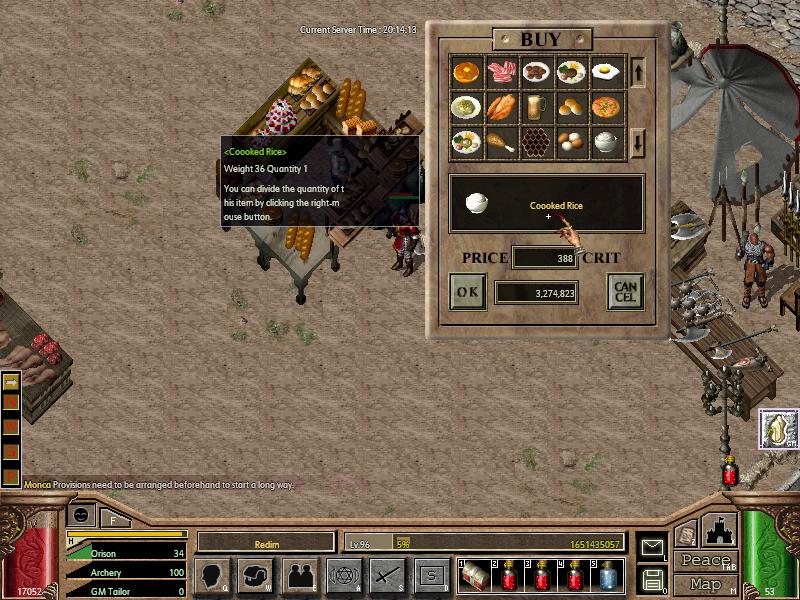Select the cooked rice bowl in the grid
The image size is (800, 600).
(606, 142)
